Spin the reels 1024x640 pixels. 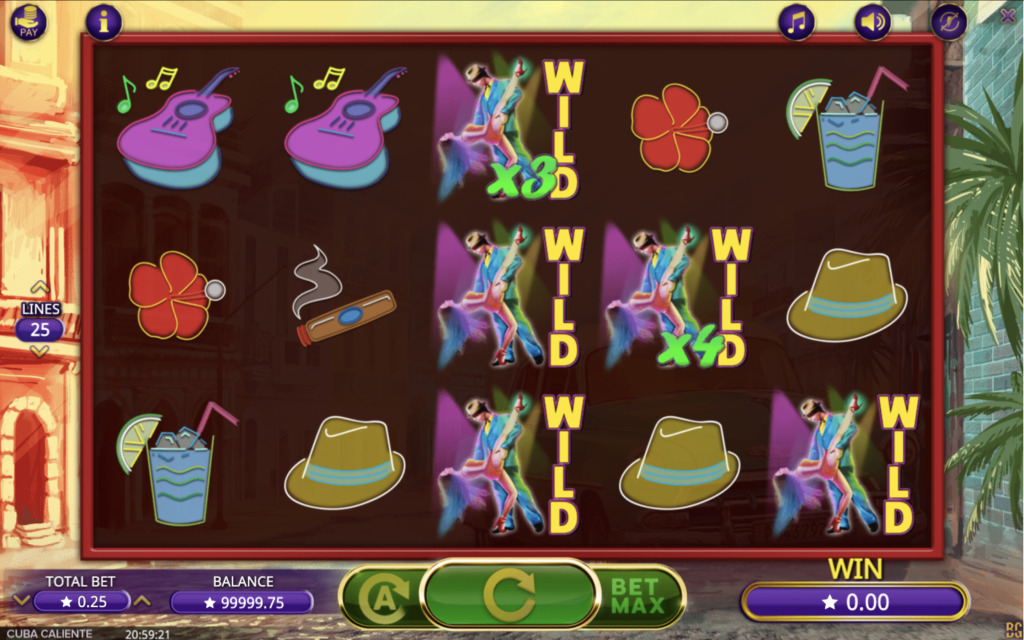coord(510,595)
